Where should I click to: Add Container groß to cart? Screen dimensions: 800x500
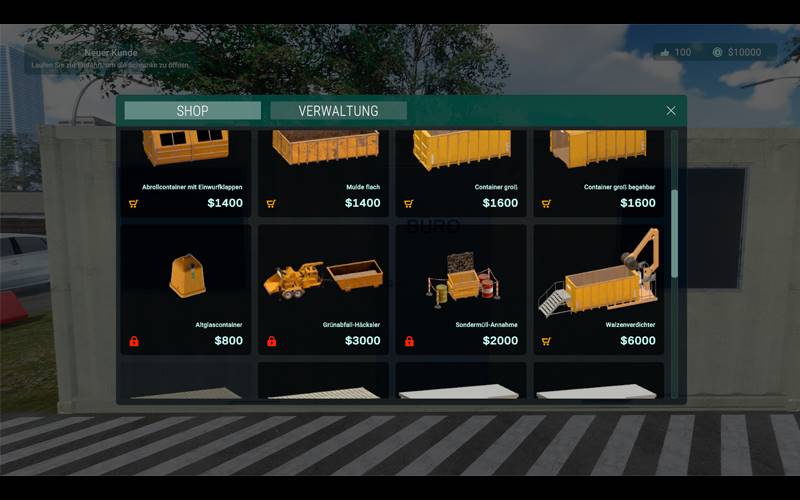click(x=409, y=203)
